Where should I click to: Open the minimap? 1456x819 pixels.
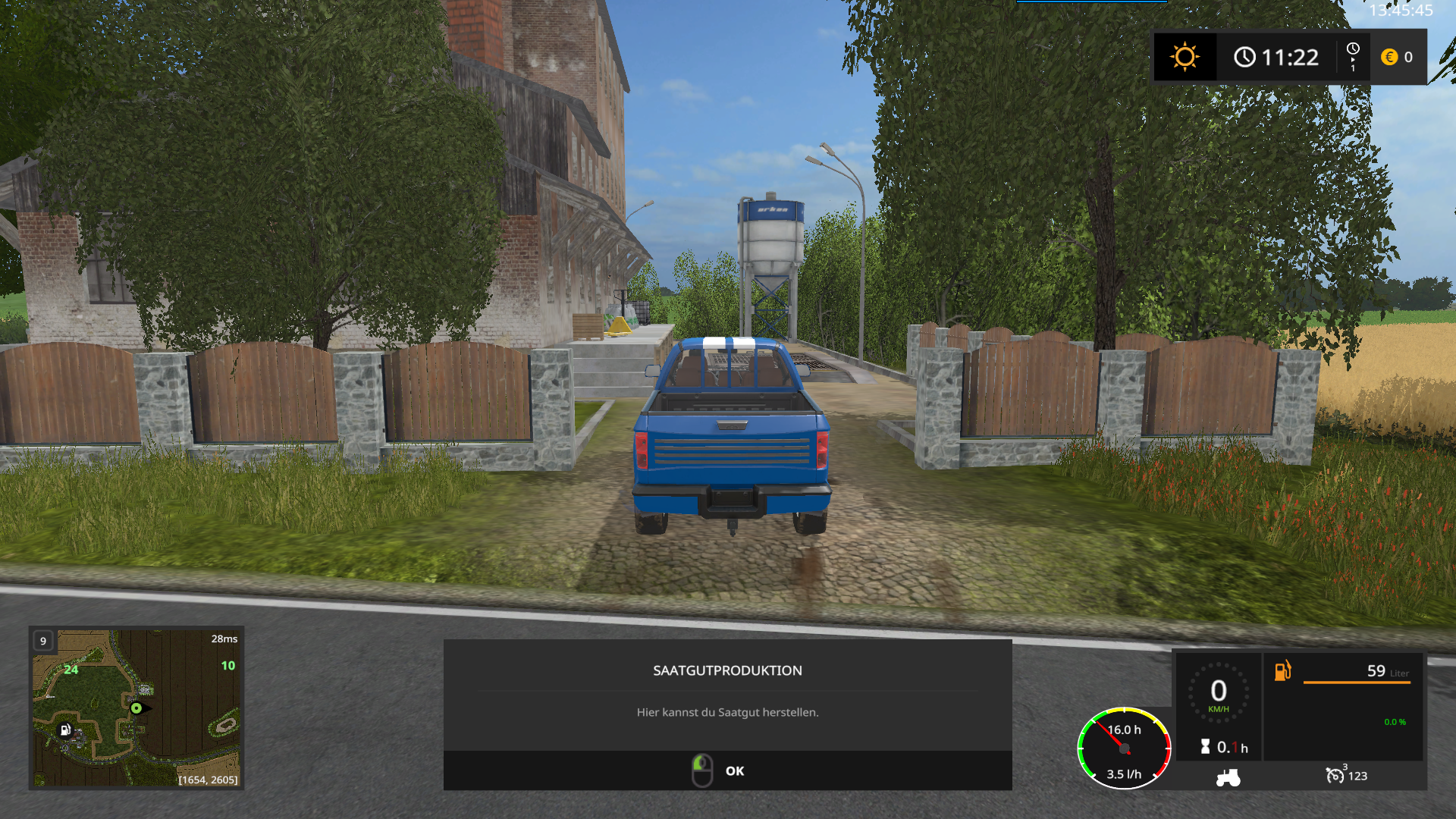pyautogui.click(x=136, y=707)
